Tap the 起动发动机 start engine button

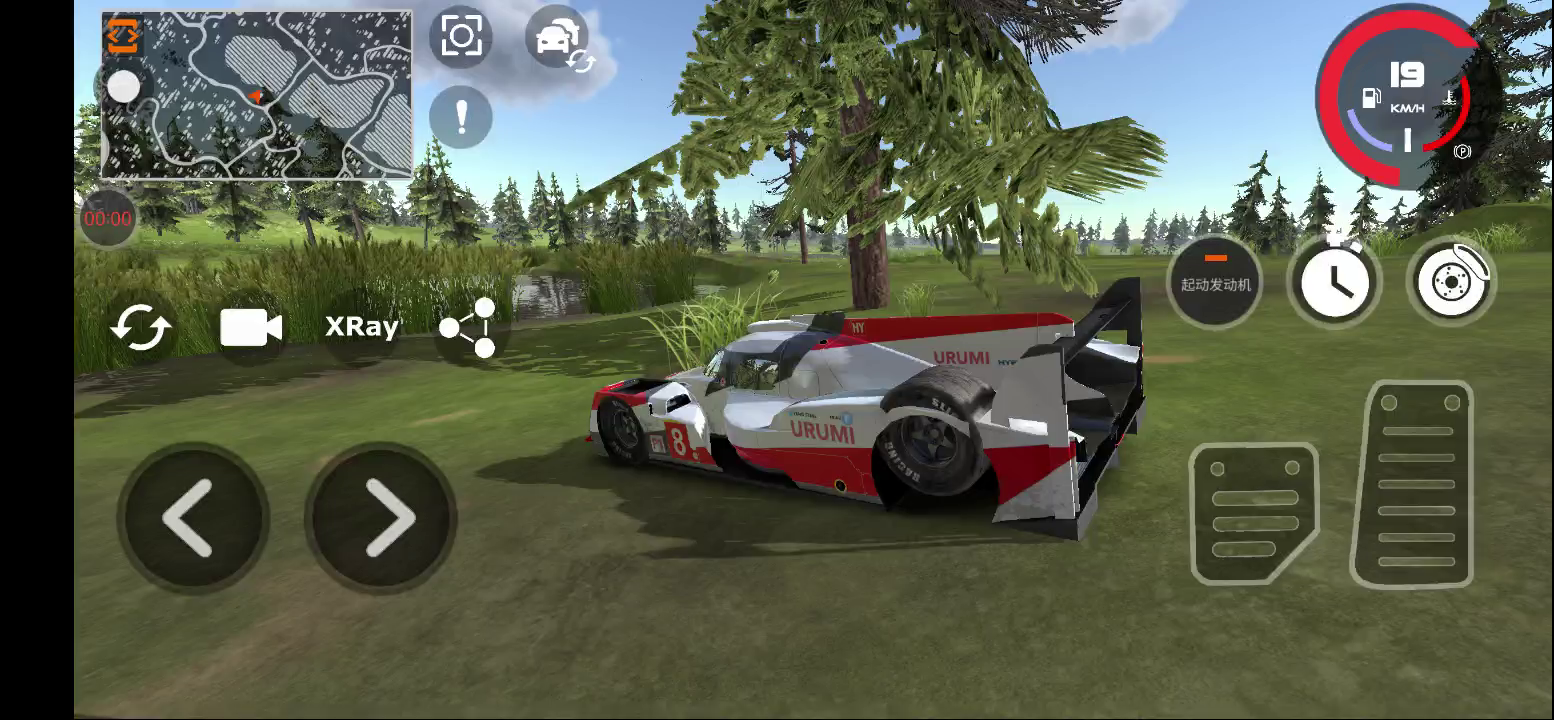1215,281
